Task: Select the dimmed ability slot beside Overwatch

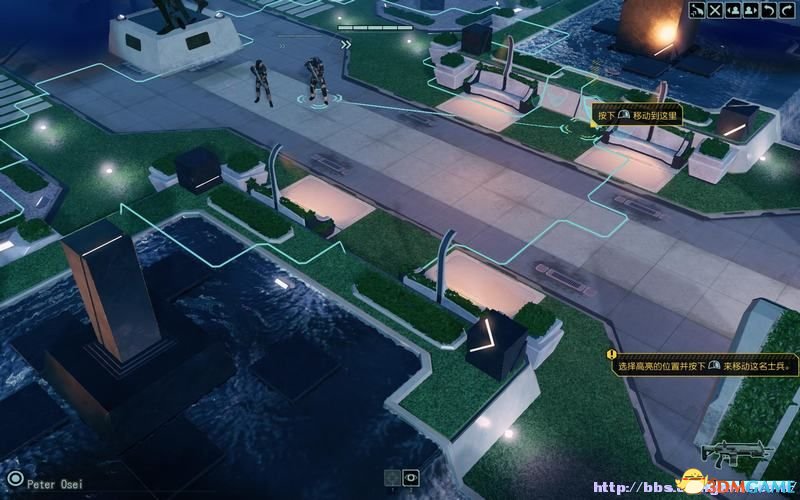Action: (x=393, y=479)
